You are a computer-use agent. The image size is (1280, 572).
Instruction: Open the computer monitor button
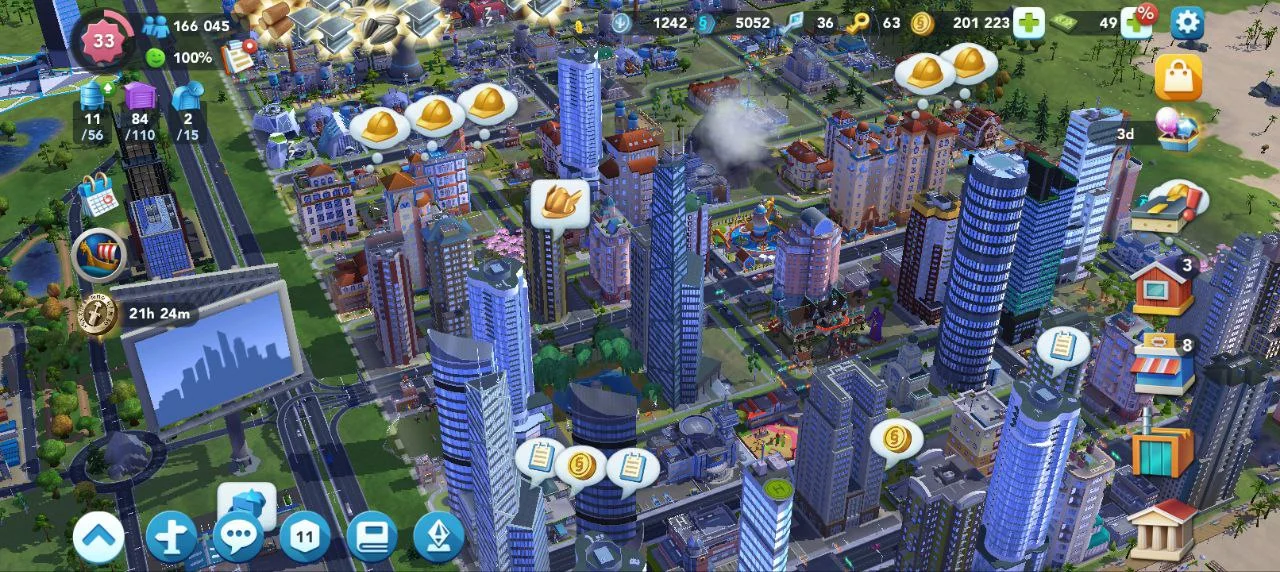371,537
